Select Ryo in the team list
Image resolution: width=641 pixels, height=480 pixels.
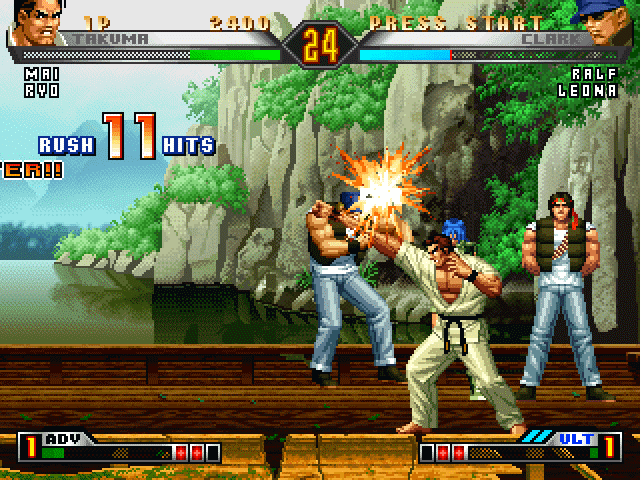[x=35, y=88]
